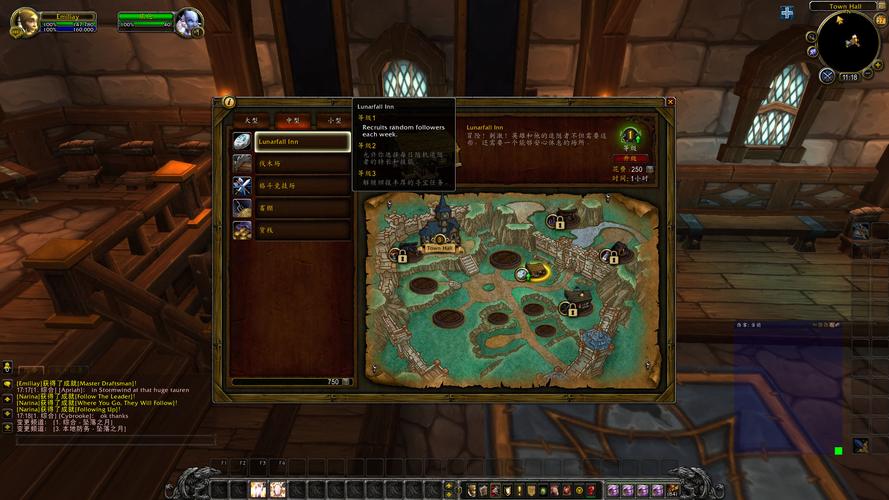This screenshot has height=500, width=889.
Task: Switch to the medium buildings tab
Action: 293,120
